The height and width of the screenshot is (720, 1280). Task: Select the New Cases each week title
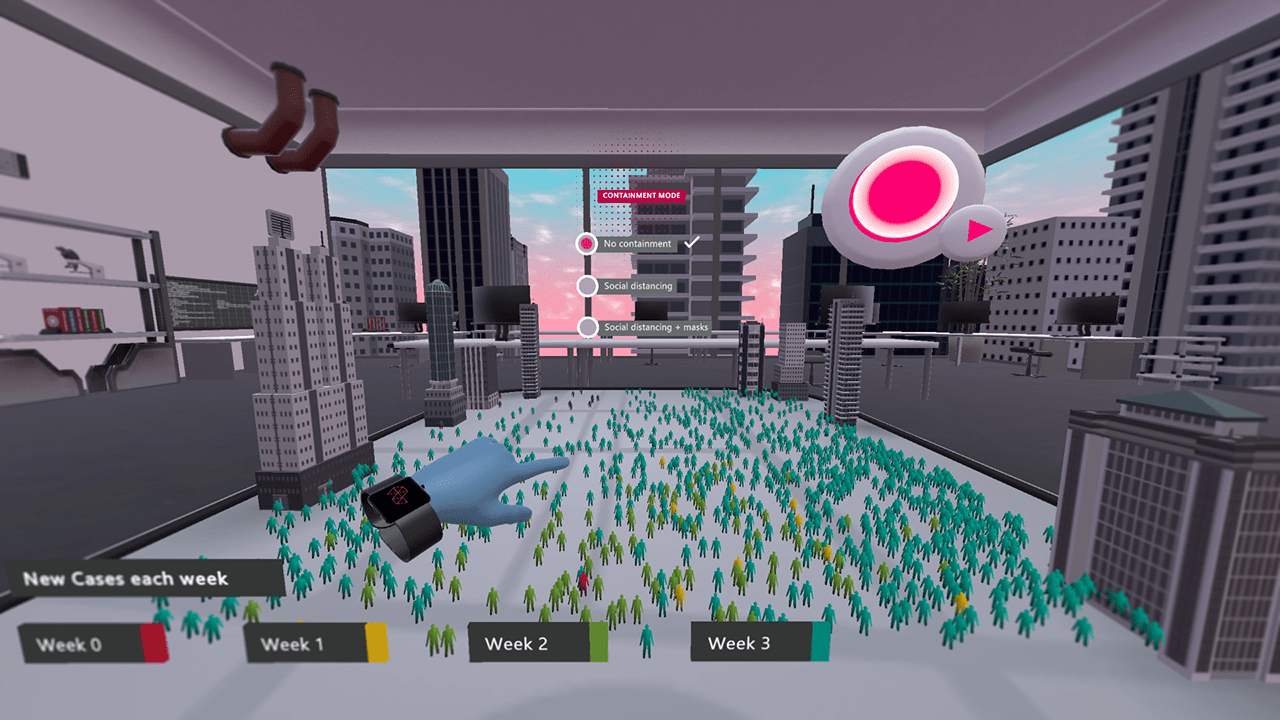coord(125,579)
